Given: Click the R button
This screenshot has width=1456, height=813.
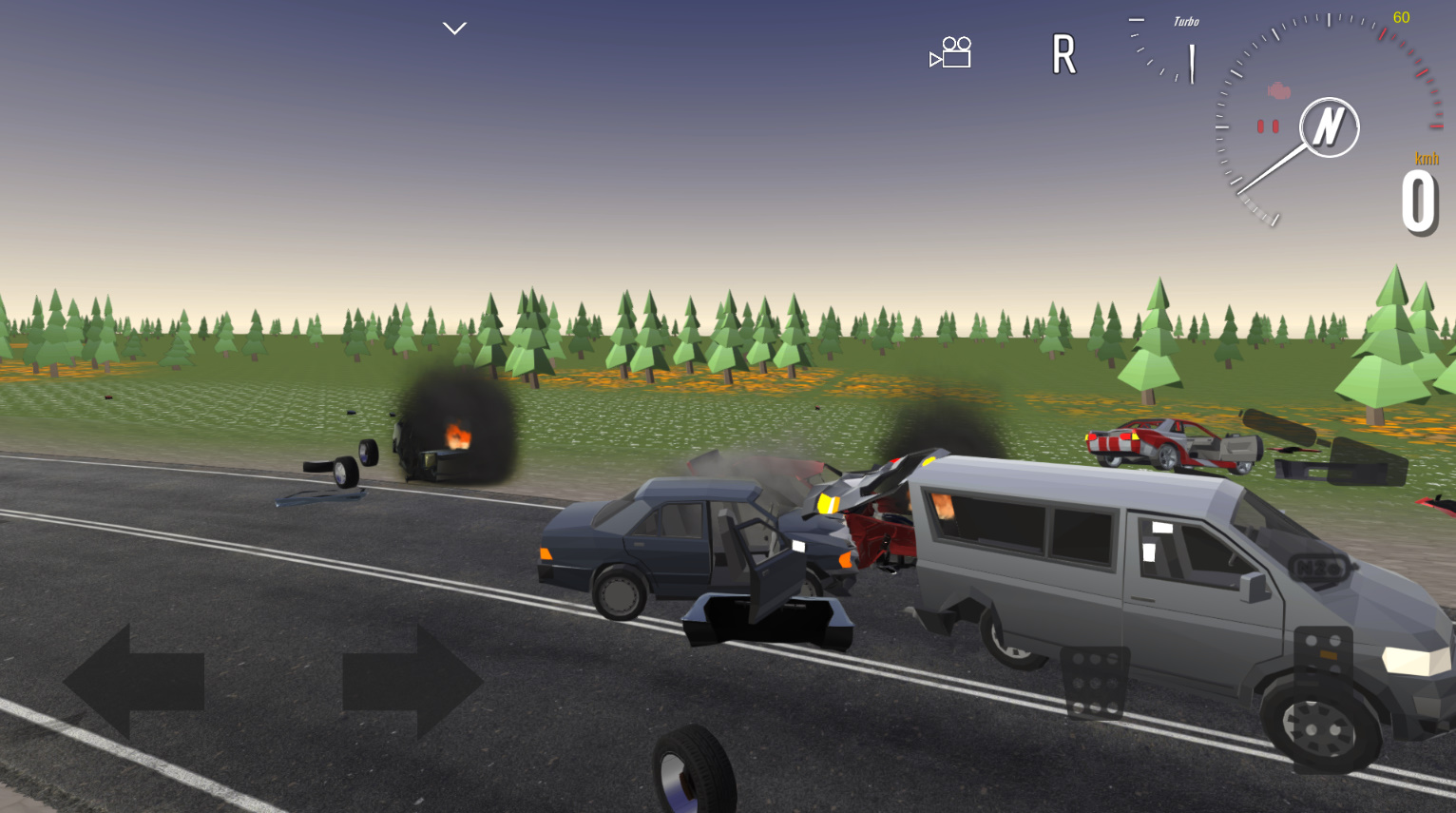Looking at the screenshot, I should pyautogui.click(x=1063, y=54).
